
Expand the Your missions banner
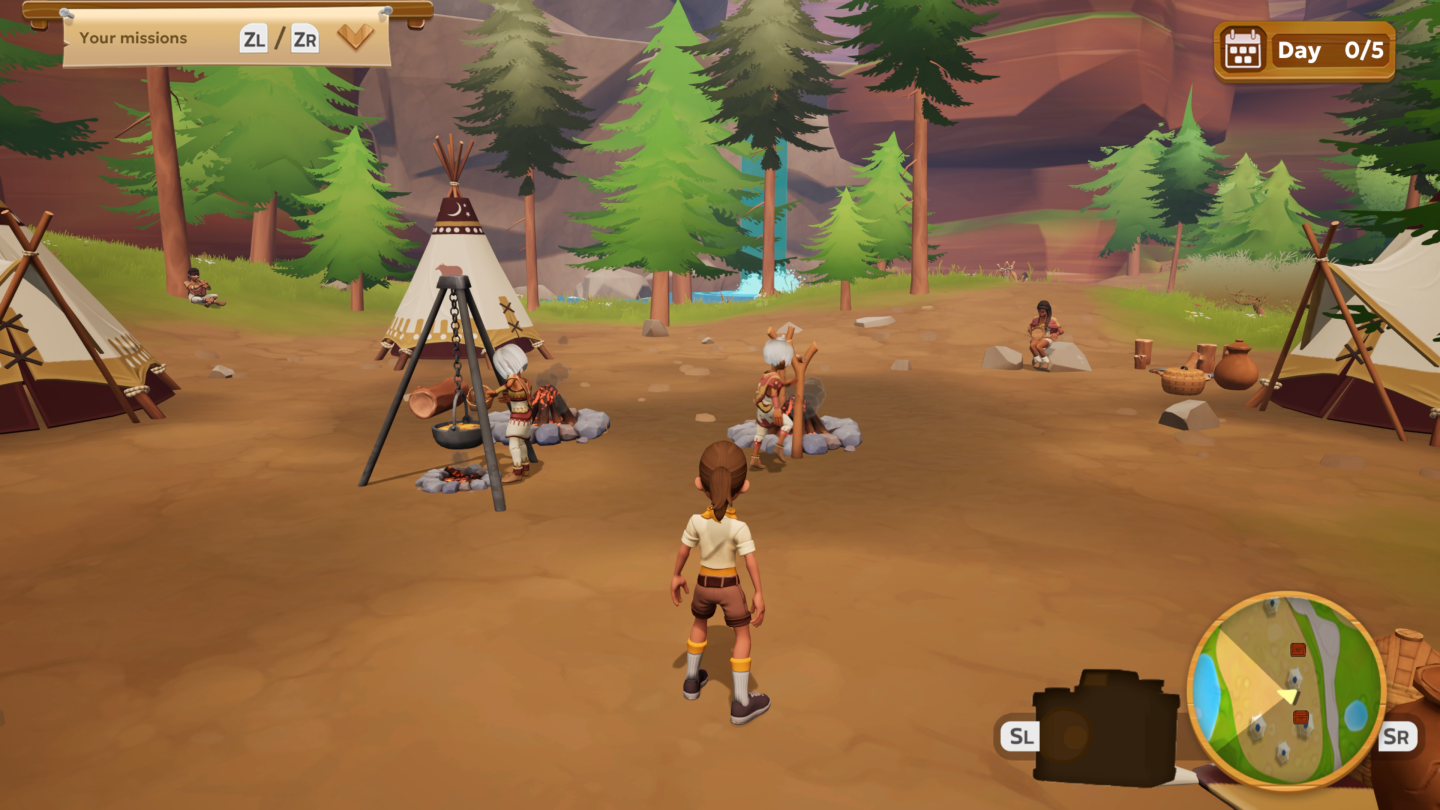(355, 38)
